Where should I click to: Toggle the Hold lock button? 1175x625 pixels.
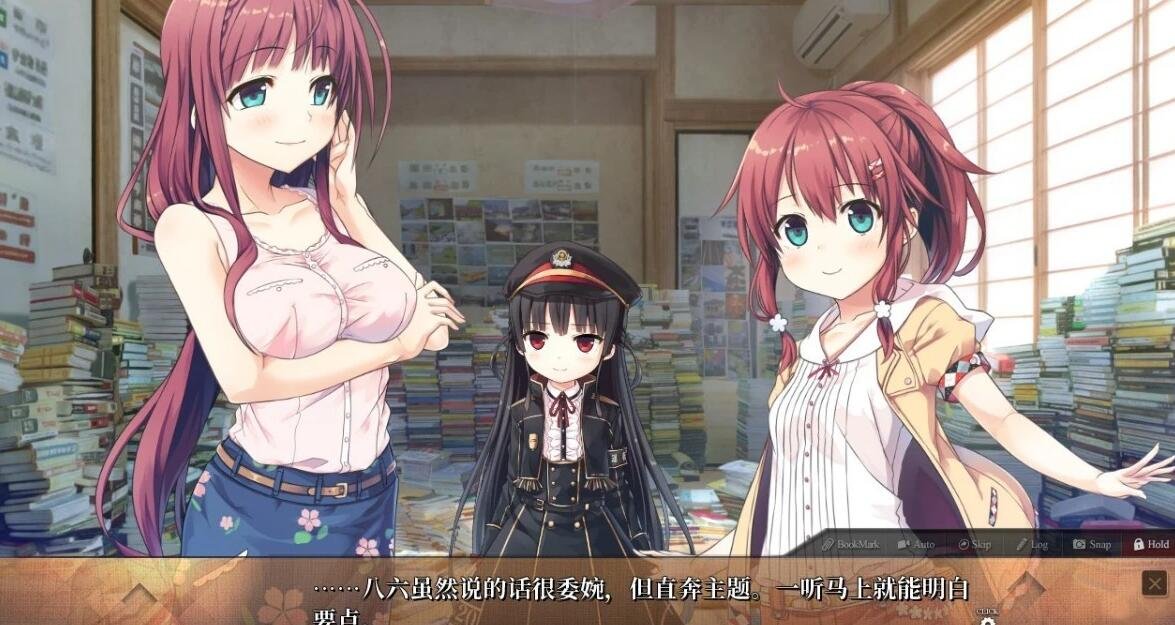coord(1151,544)
